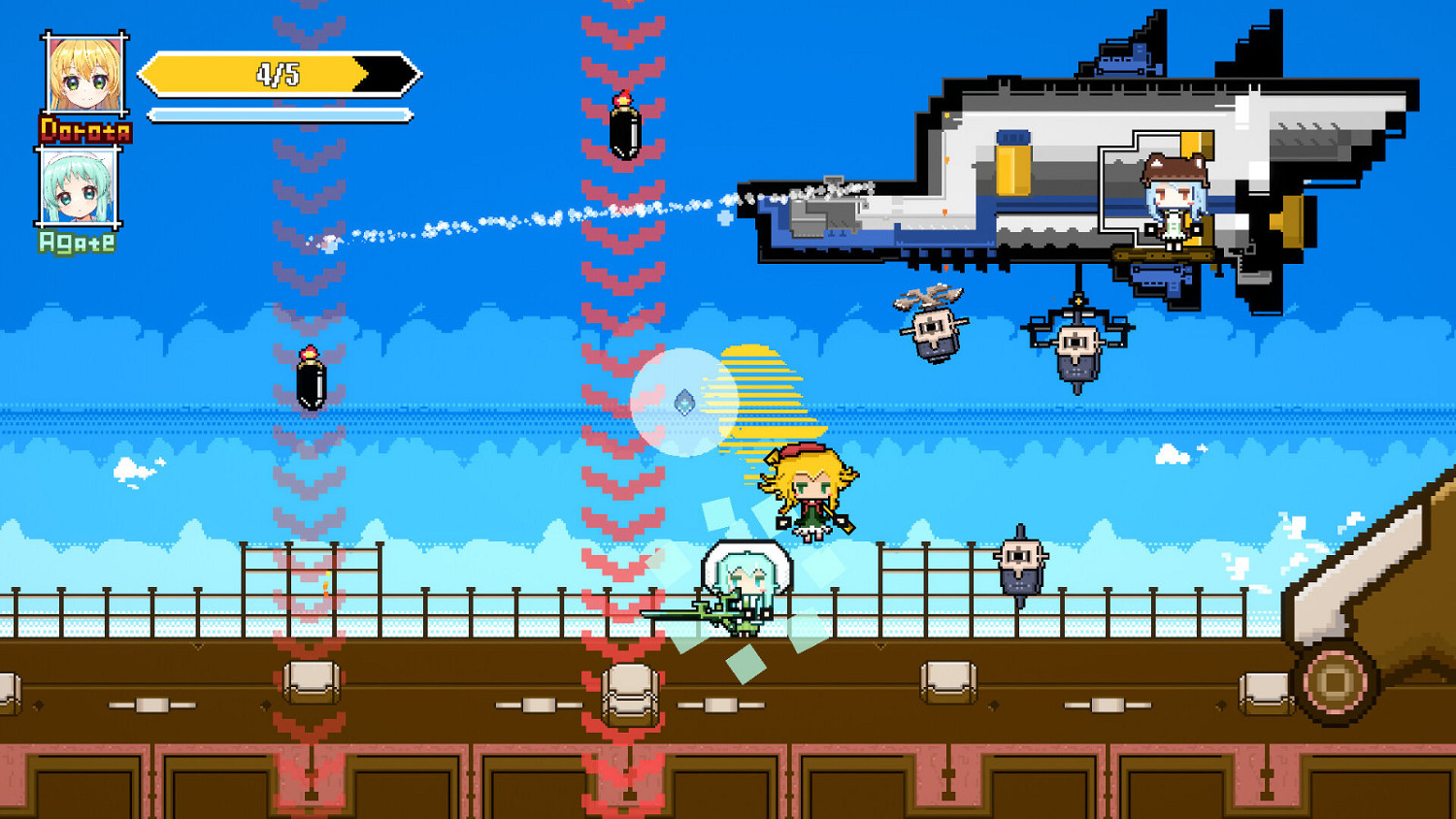Select the blonde girl character jumping midair
The height and width of the screenshot is (819, 1456).
[x=811, y=490]
